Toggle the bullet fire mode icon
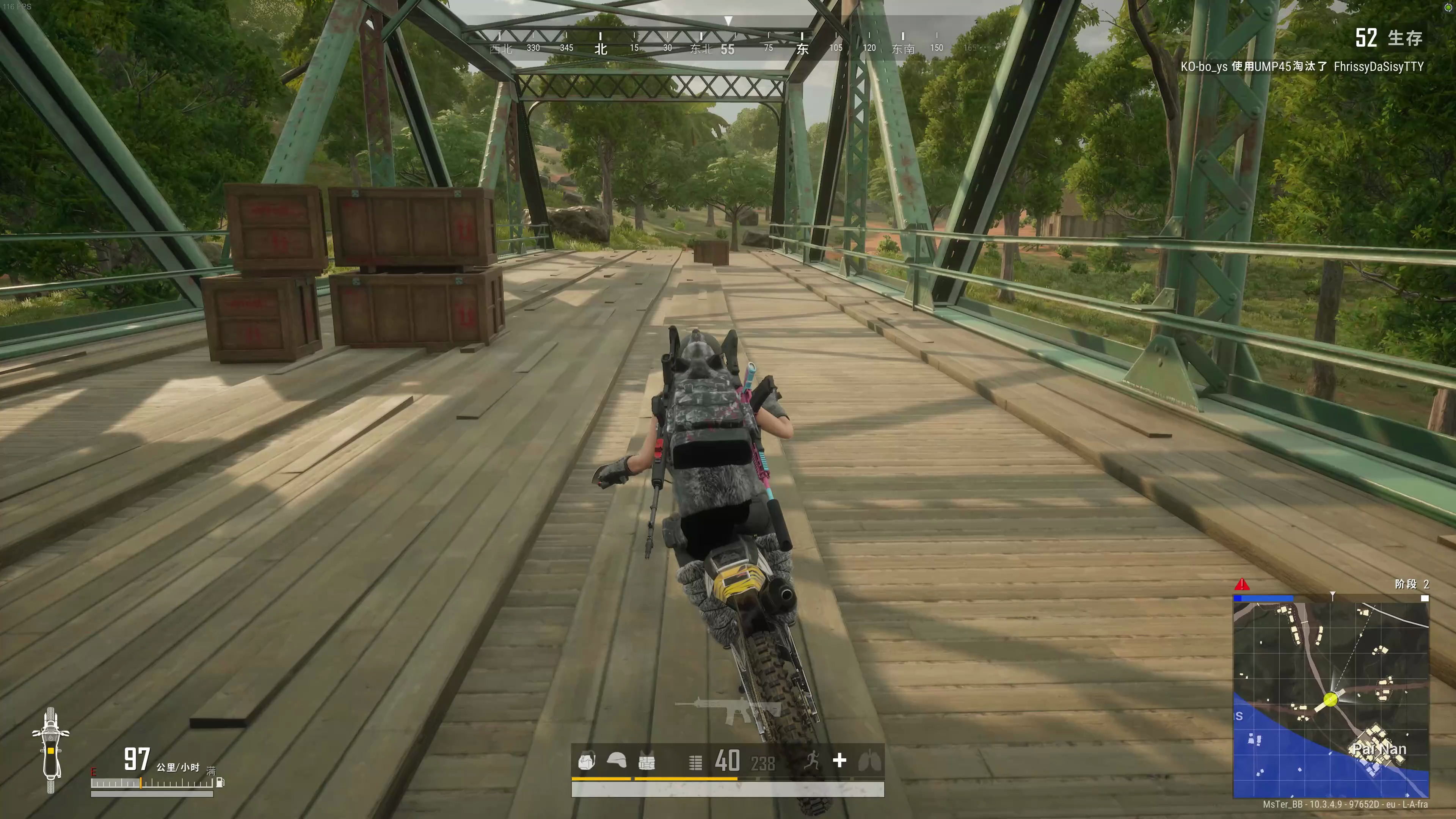The image size is (1456, 819). [x=695, y=763]
